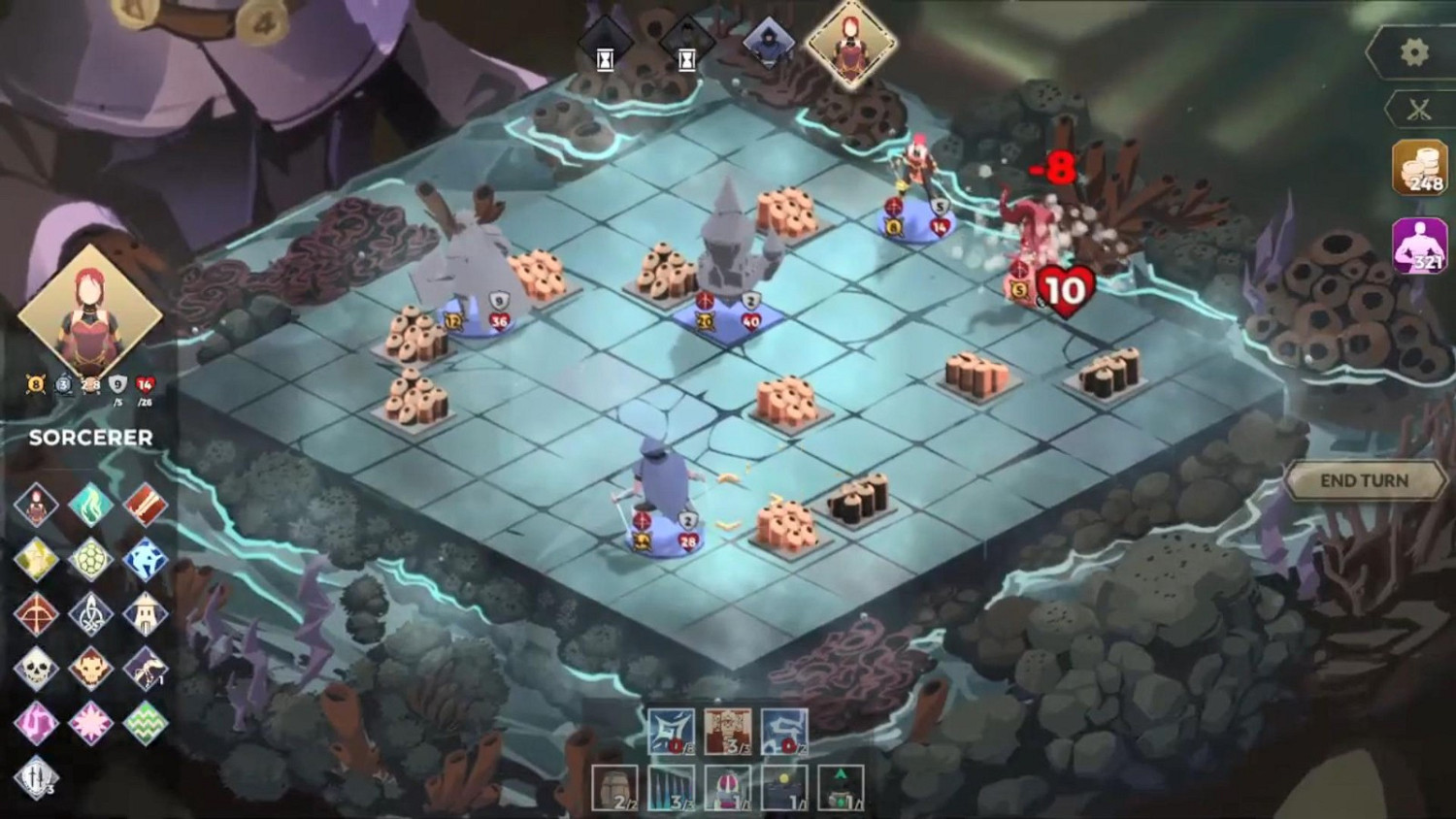Play the icicle spell card showing 3/3
This screenshot has width=1456, height=819.
click(x=670, y=786)
